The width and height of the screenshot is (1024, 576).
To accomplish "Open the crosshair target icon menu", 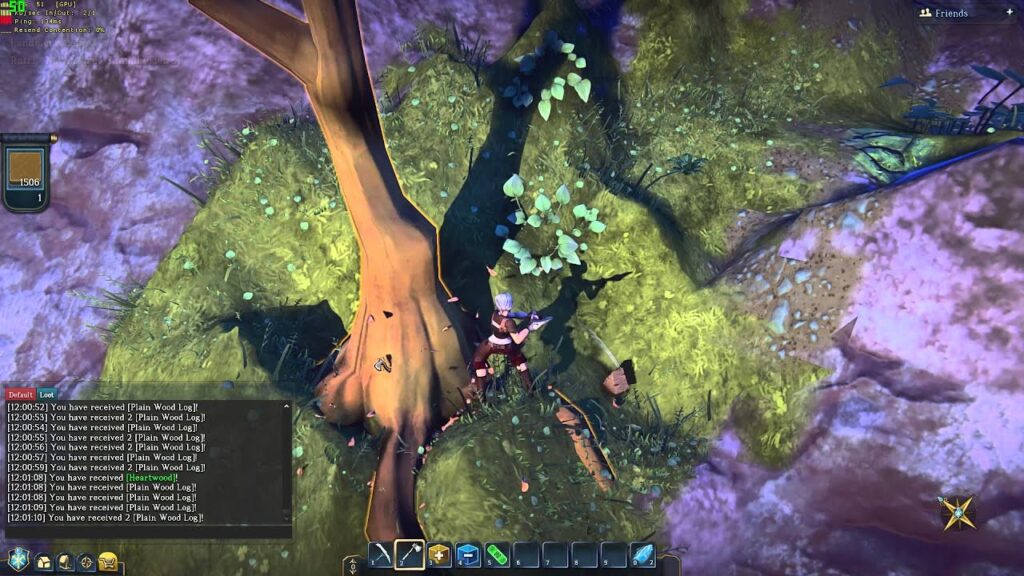I will (x=86, y=562).
